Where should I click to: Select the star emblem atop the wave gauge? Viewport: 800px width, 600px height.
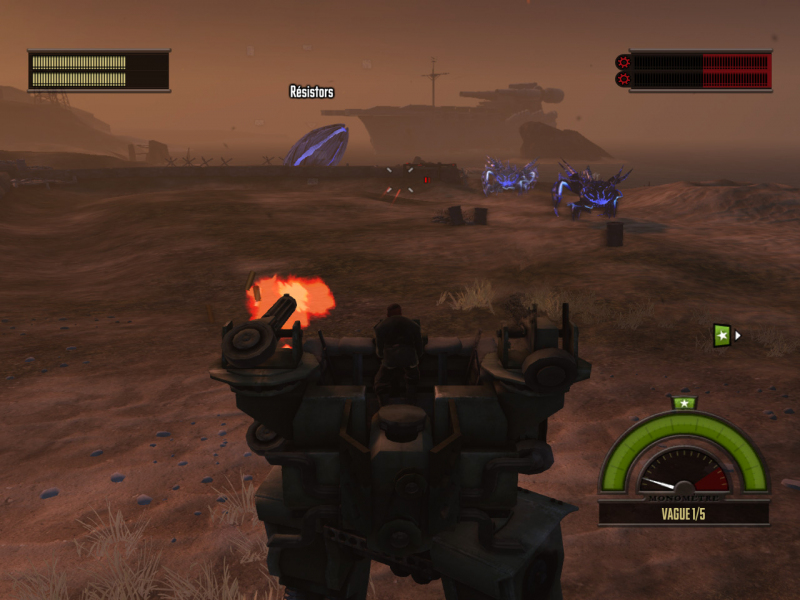click(684, 403)
